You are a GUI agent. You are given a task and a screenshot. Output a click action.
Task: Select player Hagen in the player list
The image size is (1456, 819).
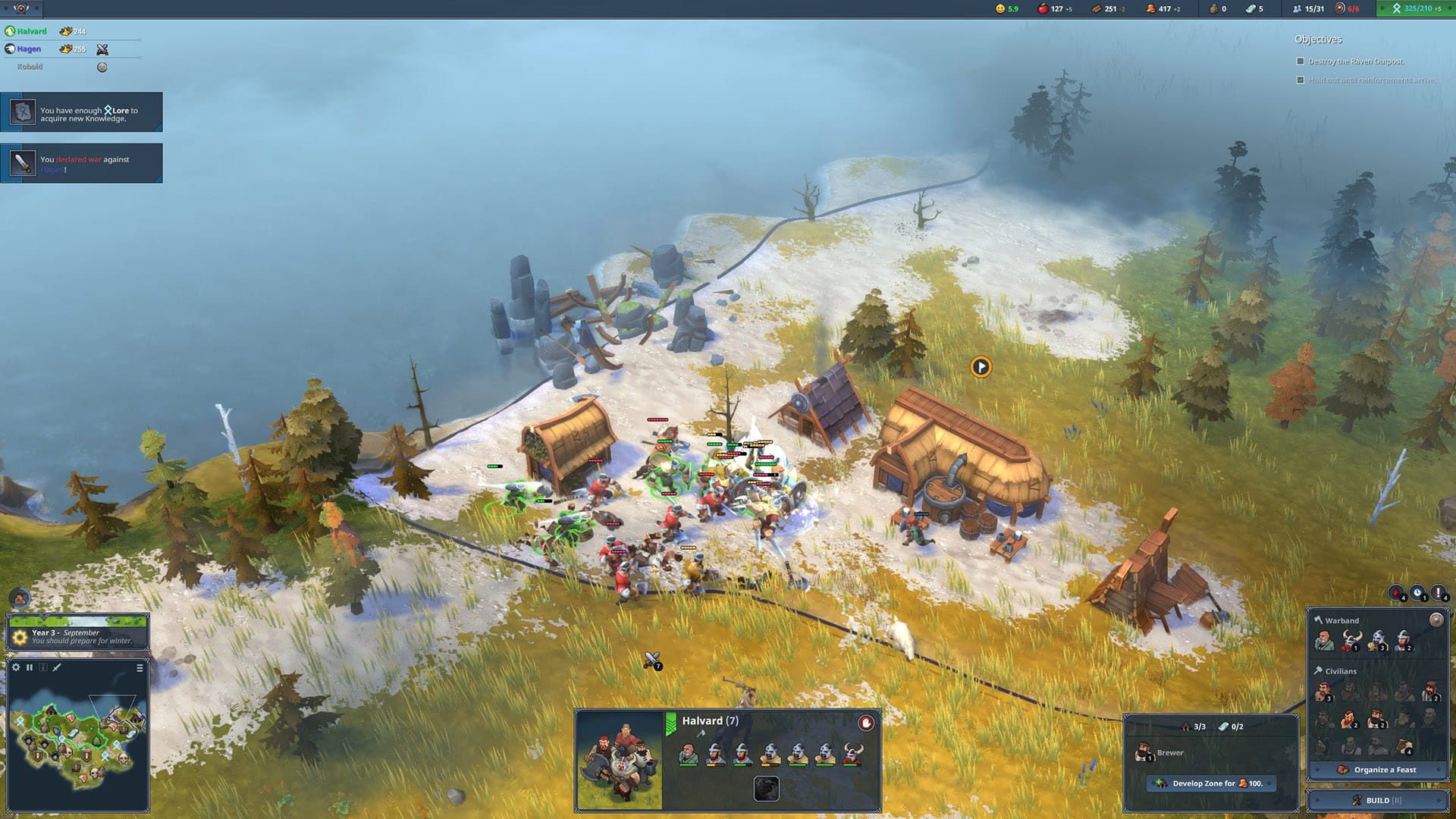(x=29, y=49)
